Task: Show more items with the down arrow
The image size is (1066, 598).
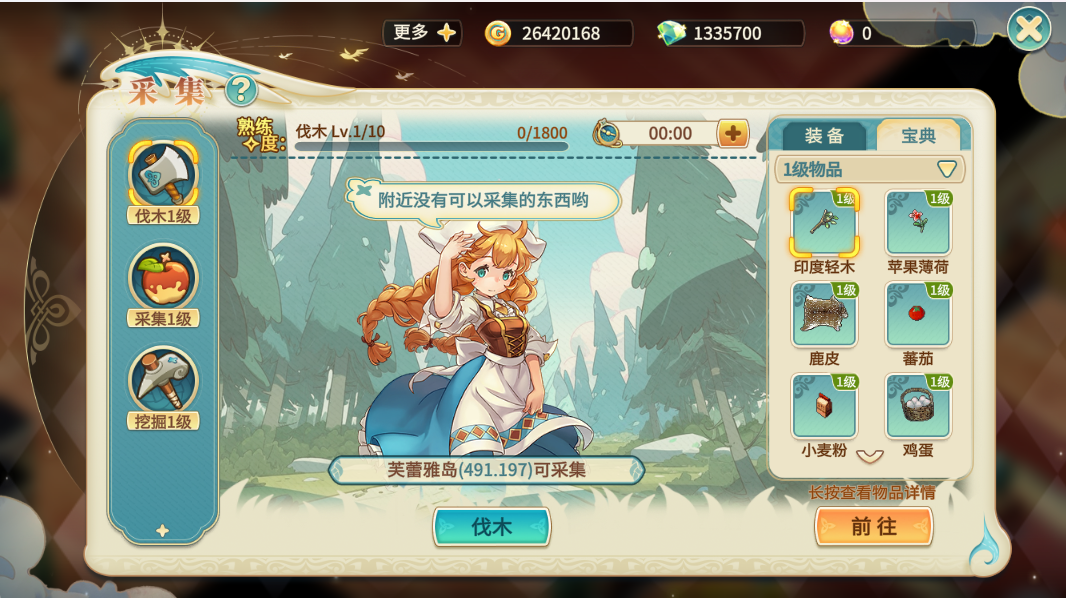Action: pyautogui.click(x=870, y=456)
